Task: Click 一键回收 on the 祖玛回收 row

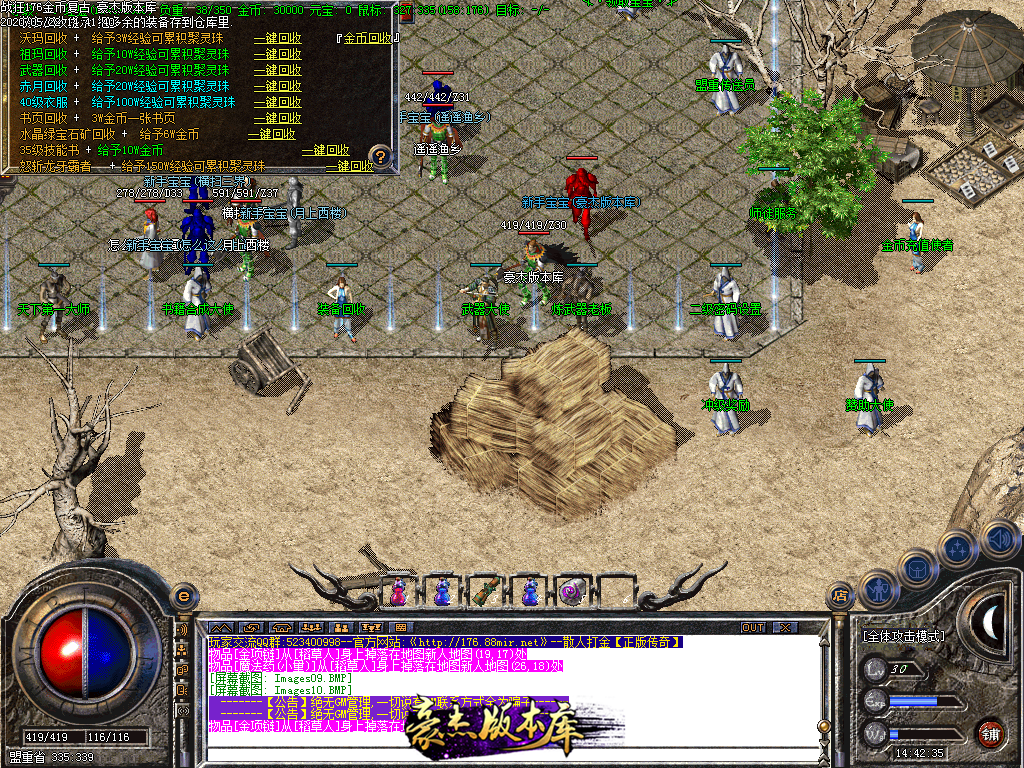Action: coord(277,54)
